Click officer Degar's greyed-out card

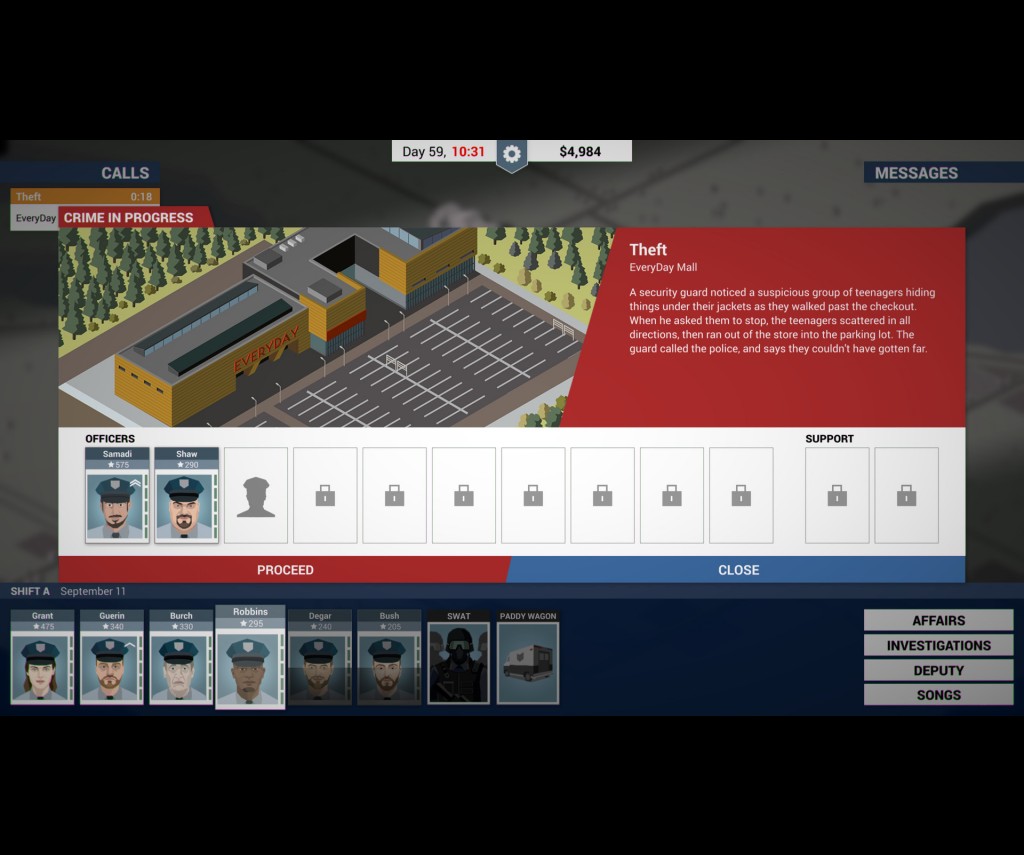click(x=320, y=657)
